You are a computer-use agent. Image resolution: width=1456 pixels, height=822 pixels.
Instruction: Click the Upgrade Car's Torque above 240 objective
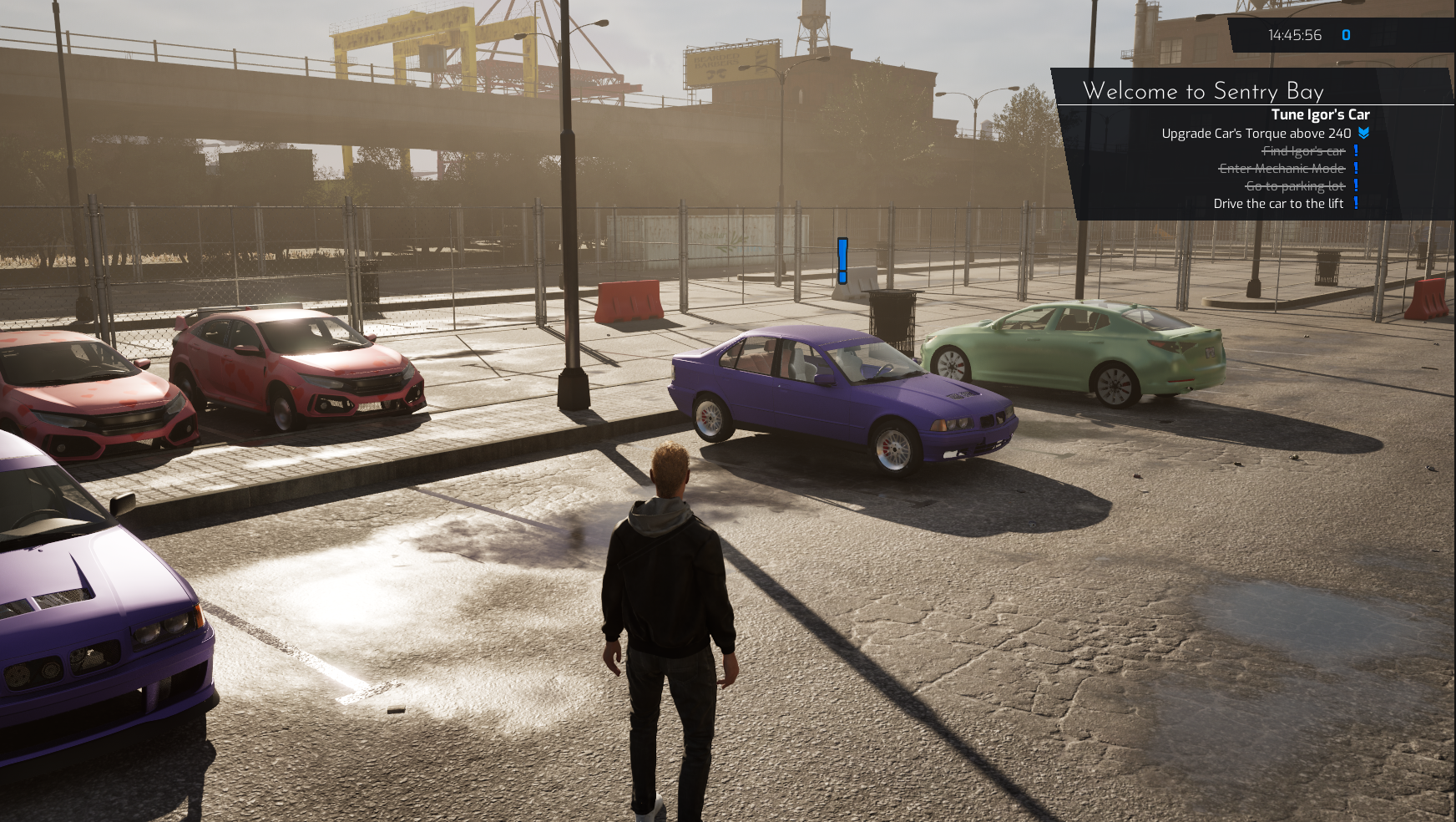tap(1256, 134)
